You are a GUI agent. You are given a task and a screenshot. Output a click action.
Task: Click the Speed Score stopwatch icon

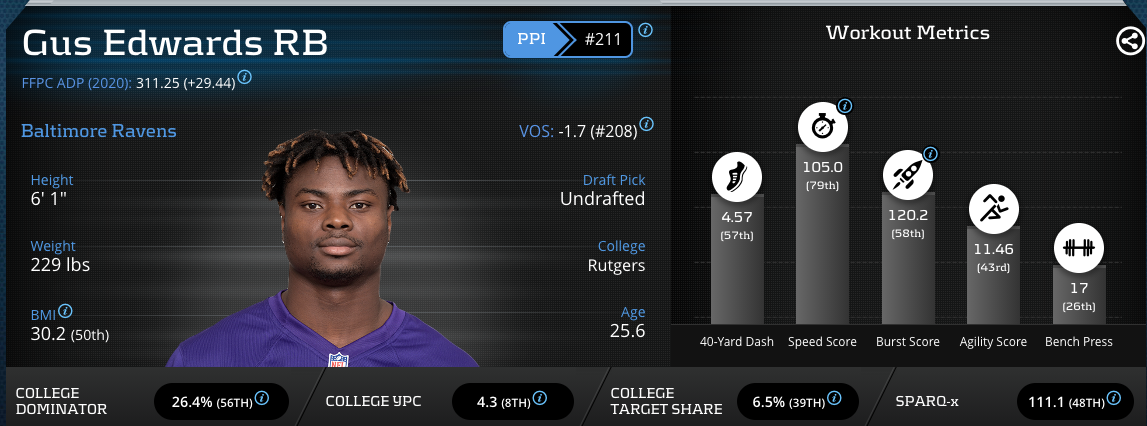click(x=822, y=128)
